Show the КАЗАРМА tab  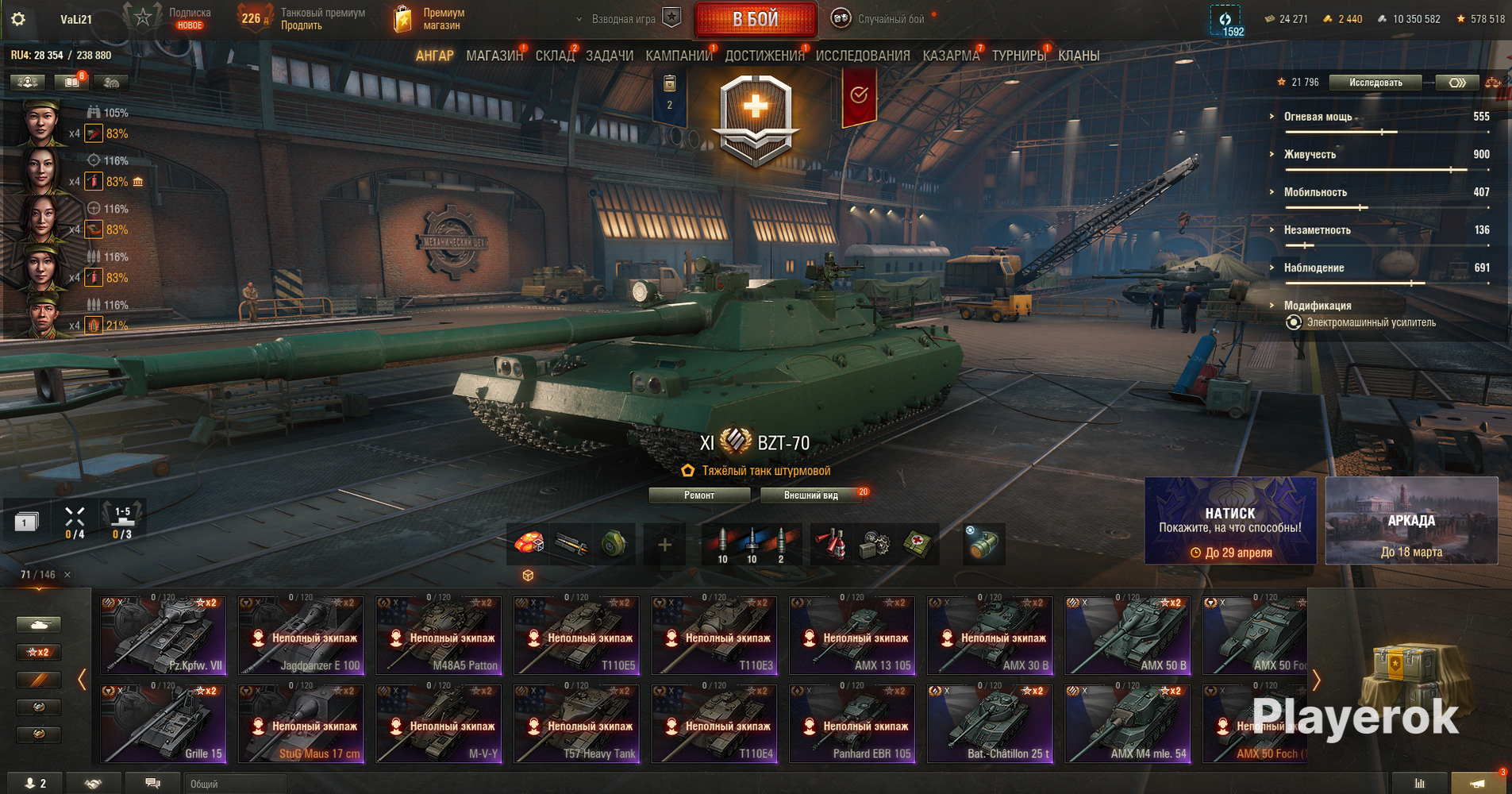coord(951,56)
